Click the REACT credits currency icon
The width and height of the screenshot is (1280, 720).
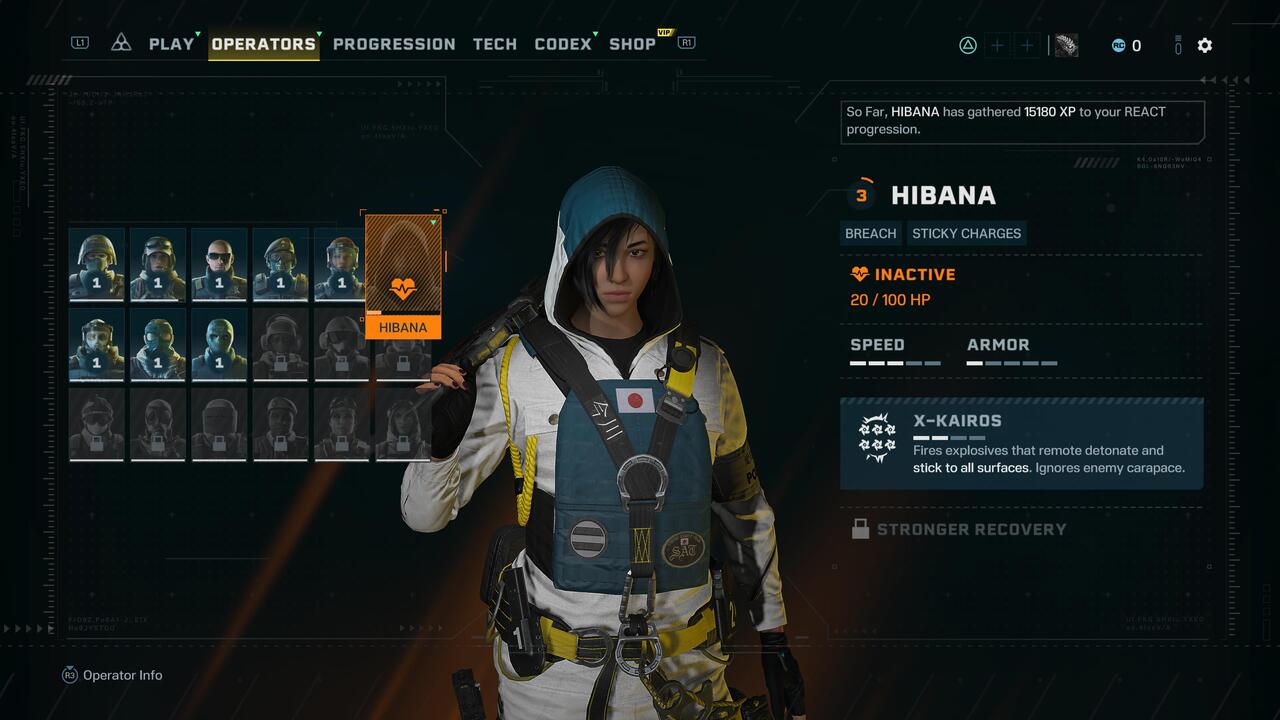pyautogui.click(x=1119, y=45)
